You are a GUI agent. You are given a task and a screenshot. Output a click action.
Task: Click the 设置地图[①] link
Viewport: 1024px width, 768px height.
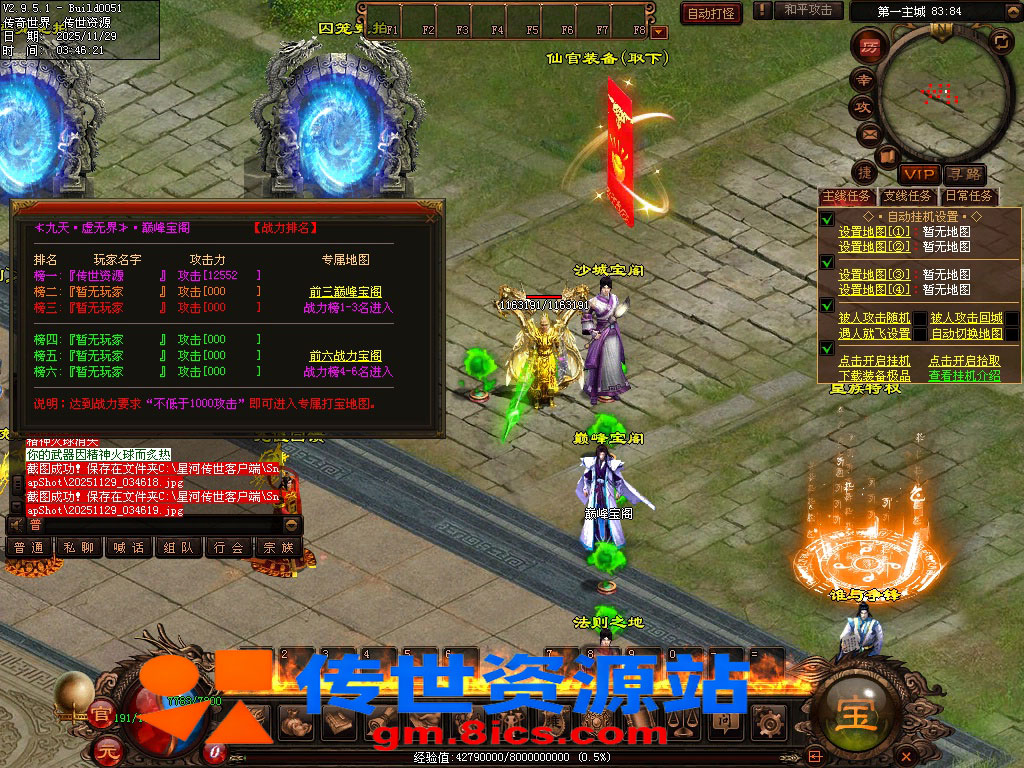point(874,232)
